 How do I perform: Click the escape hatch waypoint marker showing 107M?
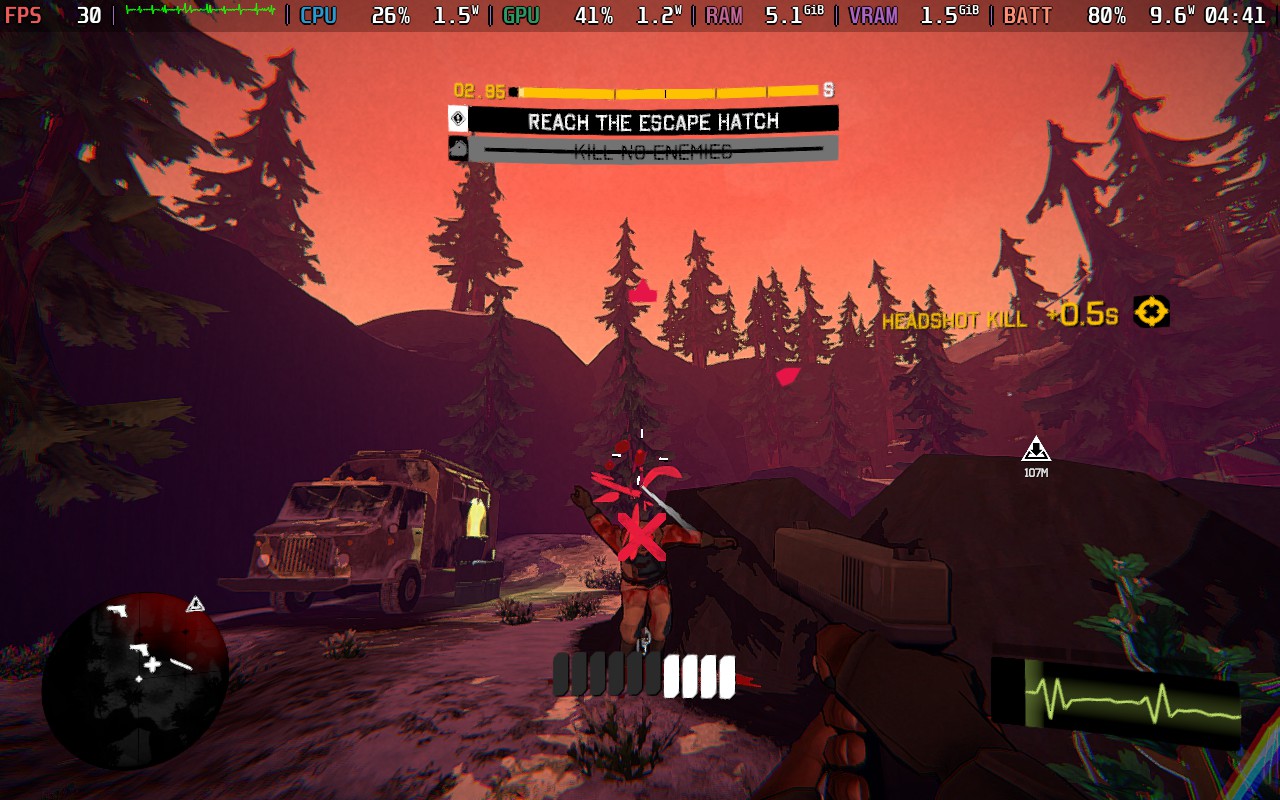coord(1036,449)
